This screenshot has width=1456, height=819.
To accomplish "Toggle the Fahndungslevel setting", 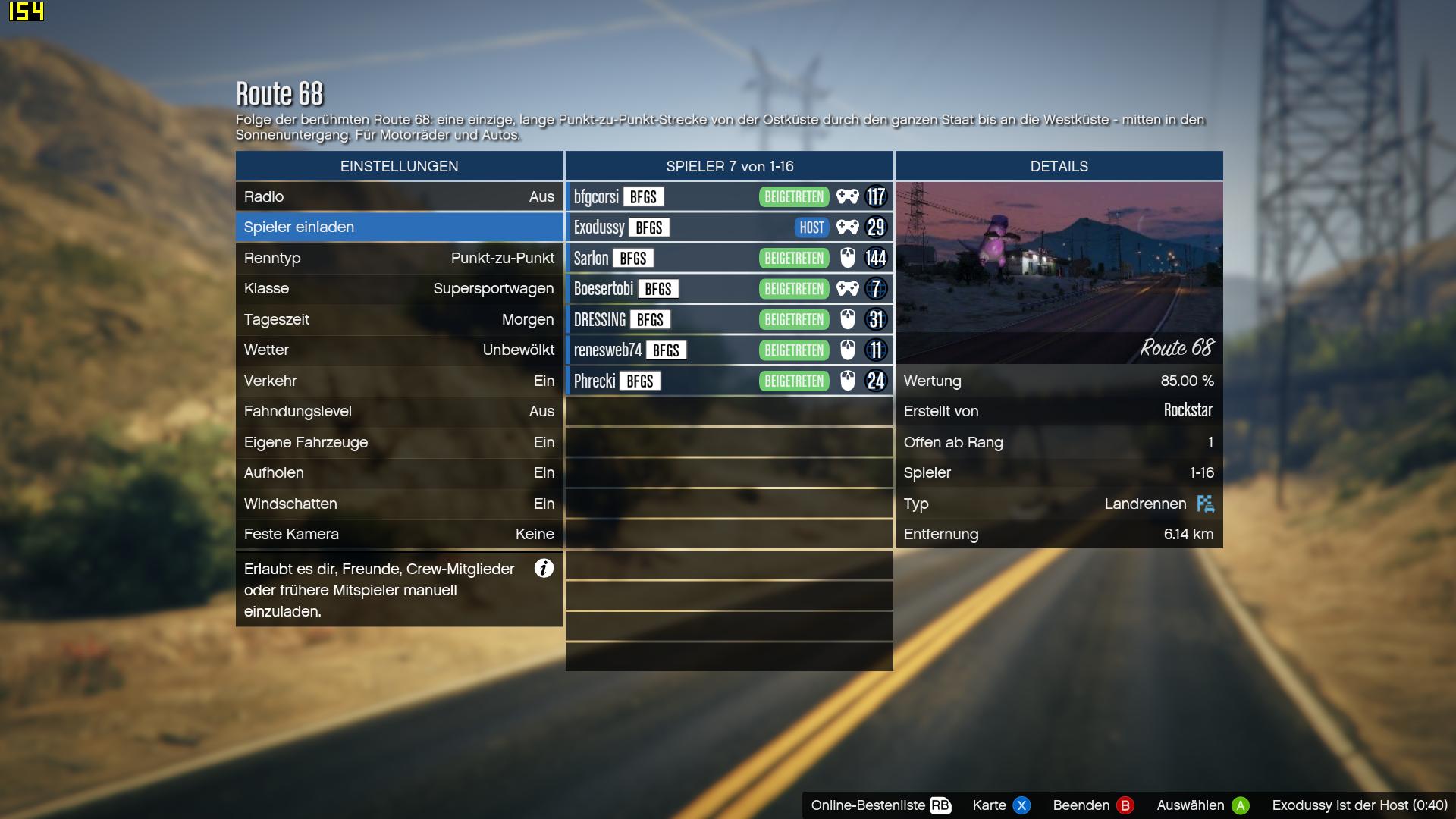I will click(399, 411).
